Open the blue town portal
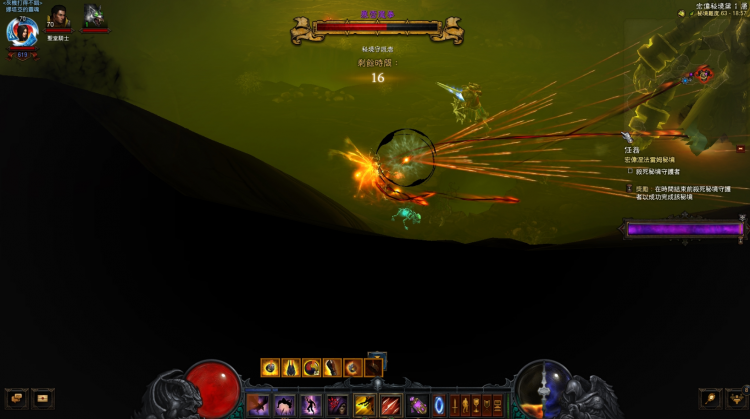This screenshot has width=750, height=419. (438, 405)
